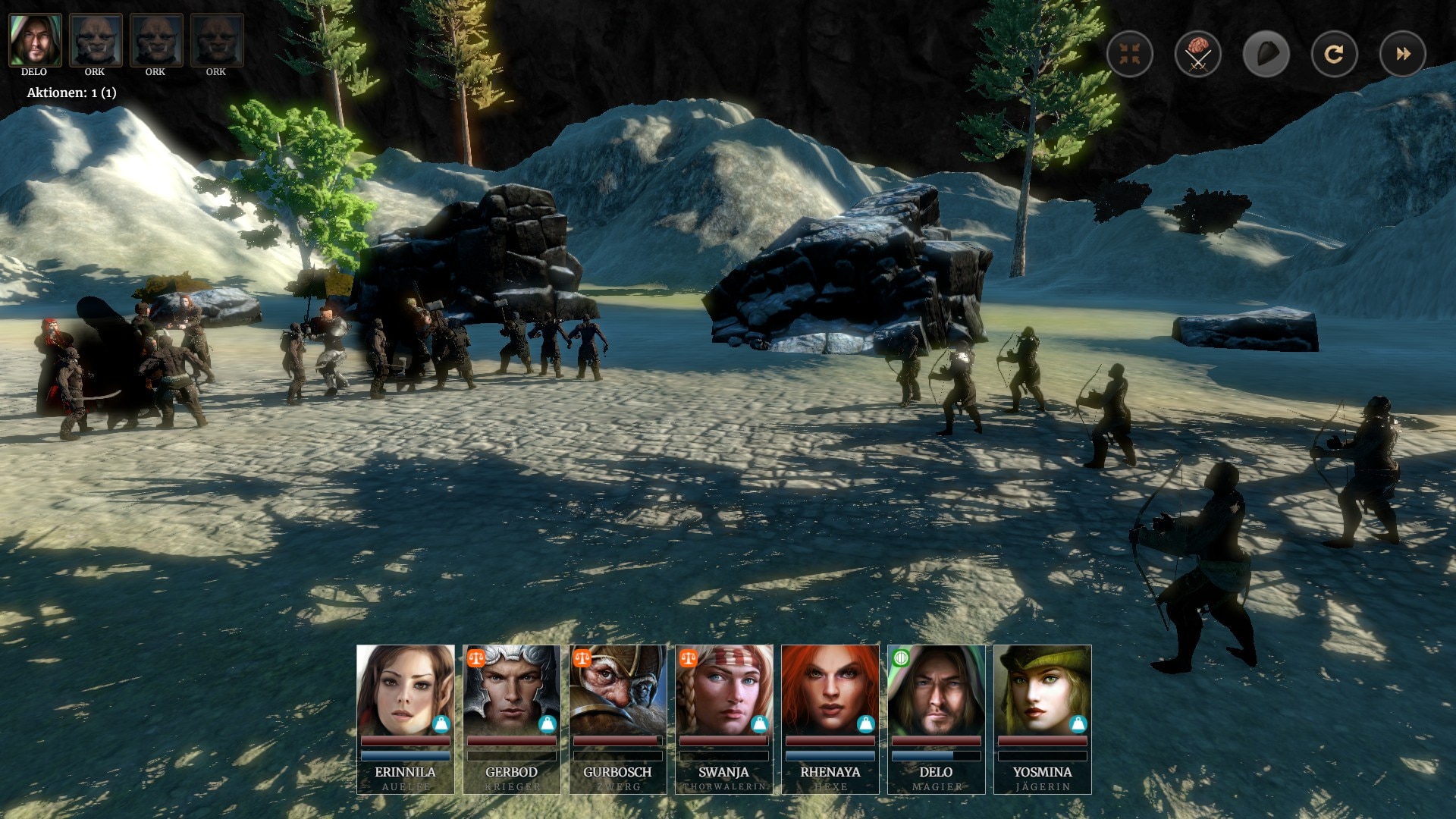Click Delo's portrait in the turn order

(x=35, y=40)
